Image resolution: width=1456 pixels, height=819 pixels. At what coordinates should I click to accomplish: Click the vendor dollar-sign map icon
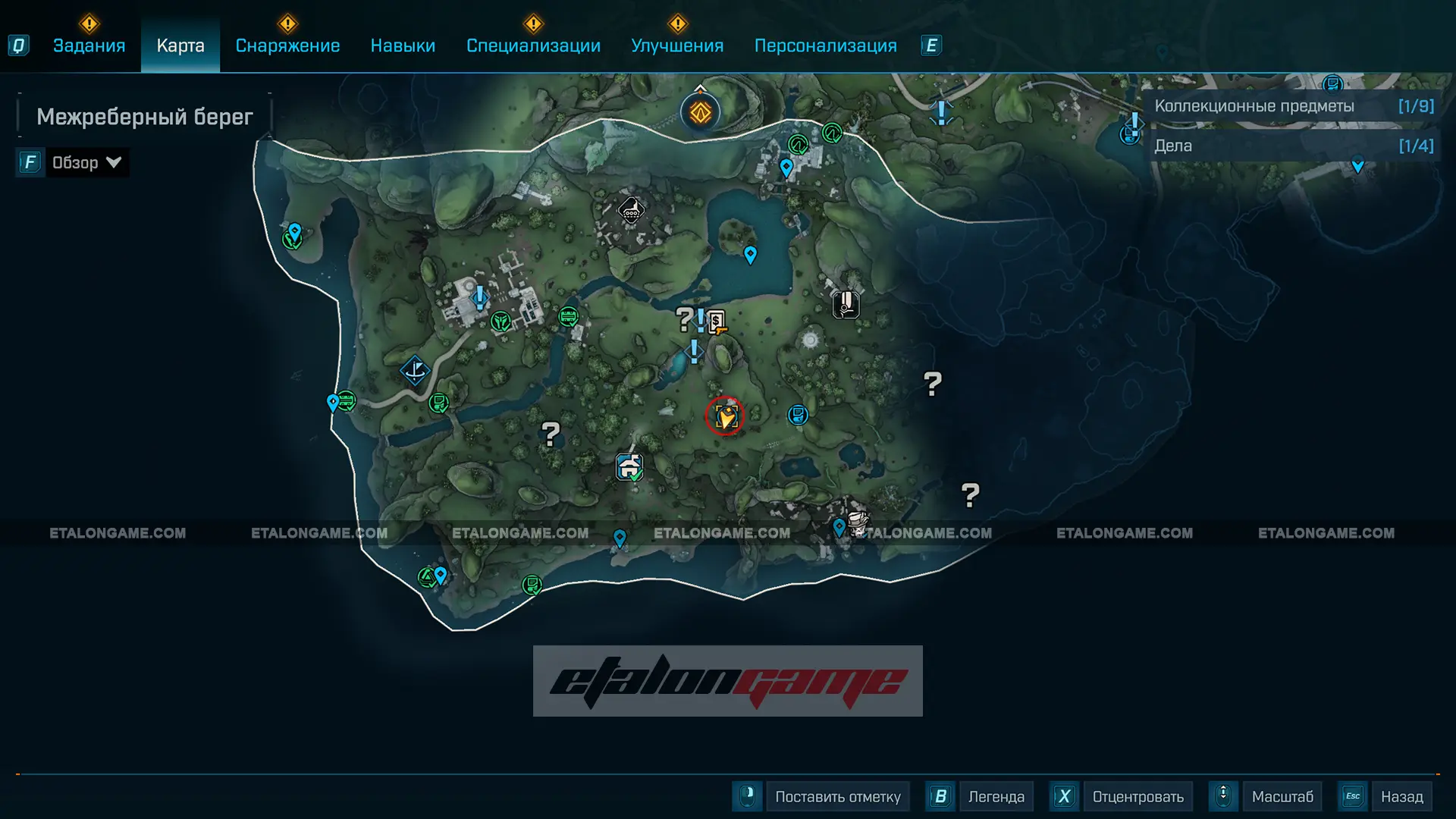(x=717, y=322)
